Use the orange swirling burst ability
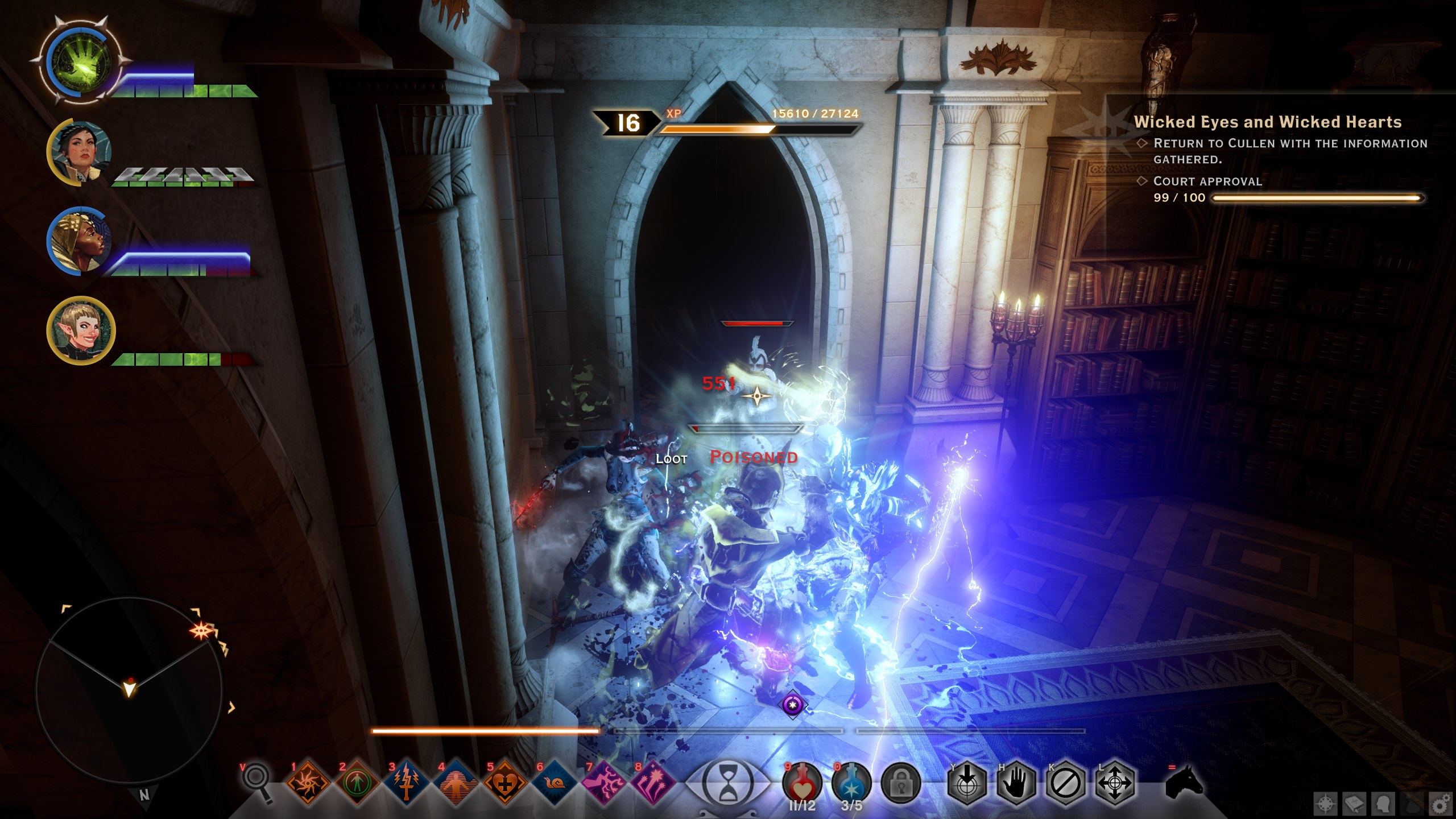Screen dimensions: 1456x819 point(308,783)
